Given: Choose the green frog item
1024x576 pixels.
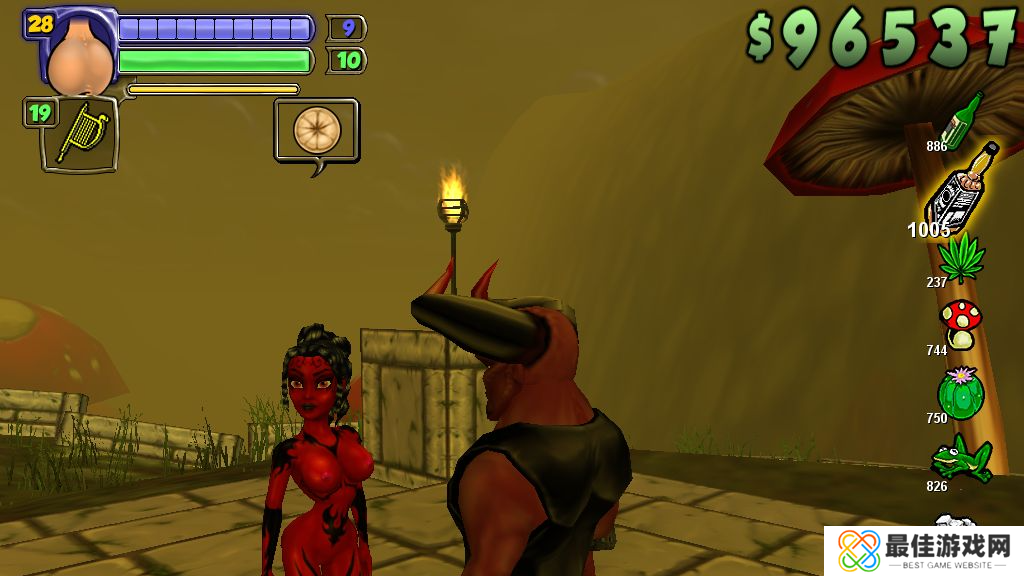Looking at the screenshot, I should pyautogui.click(x=961, y=457).
